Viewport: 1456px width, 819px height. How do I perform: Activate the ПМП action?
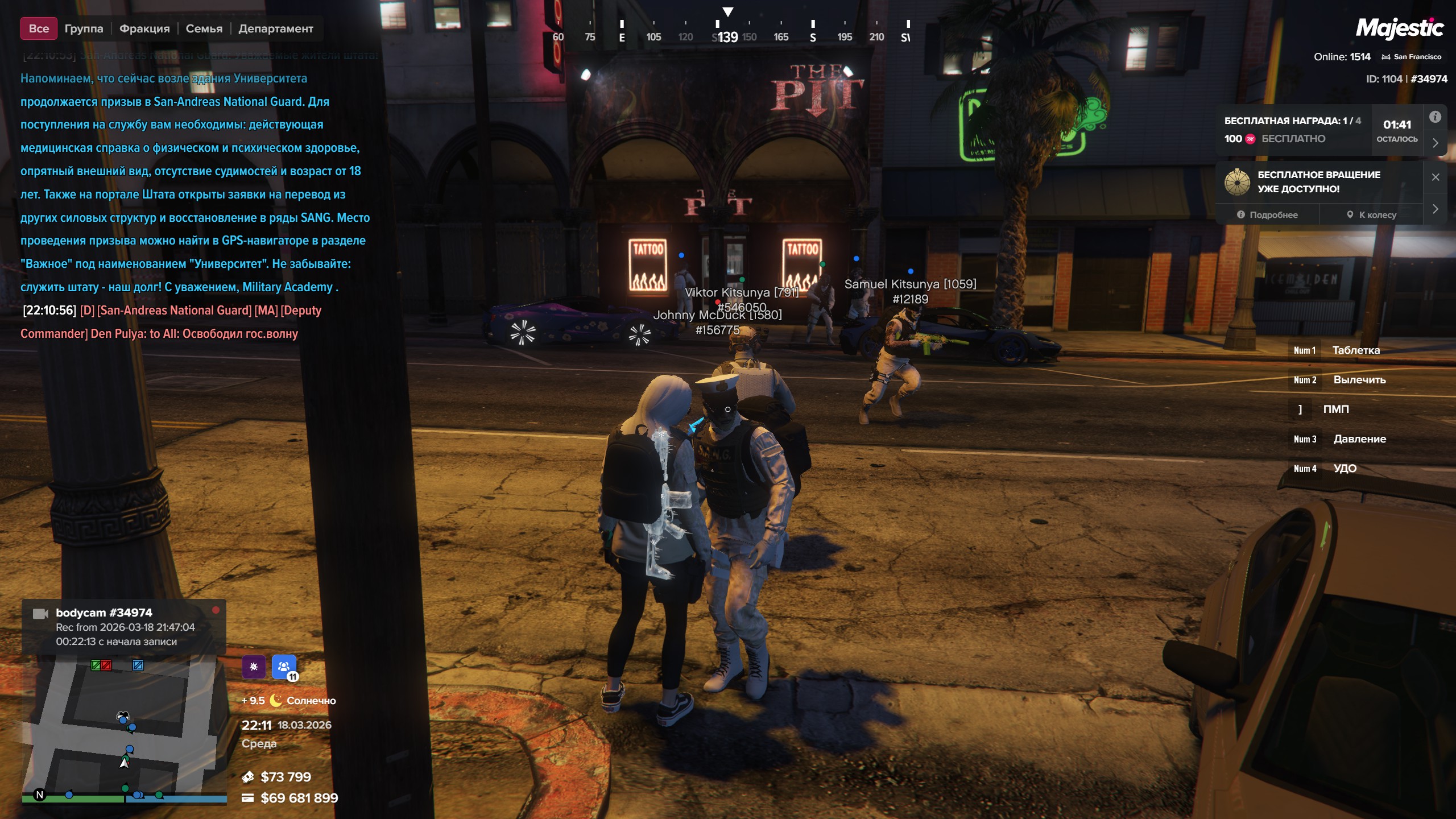[x=1335, y=409]
